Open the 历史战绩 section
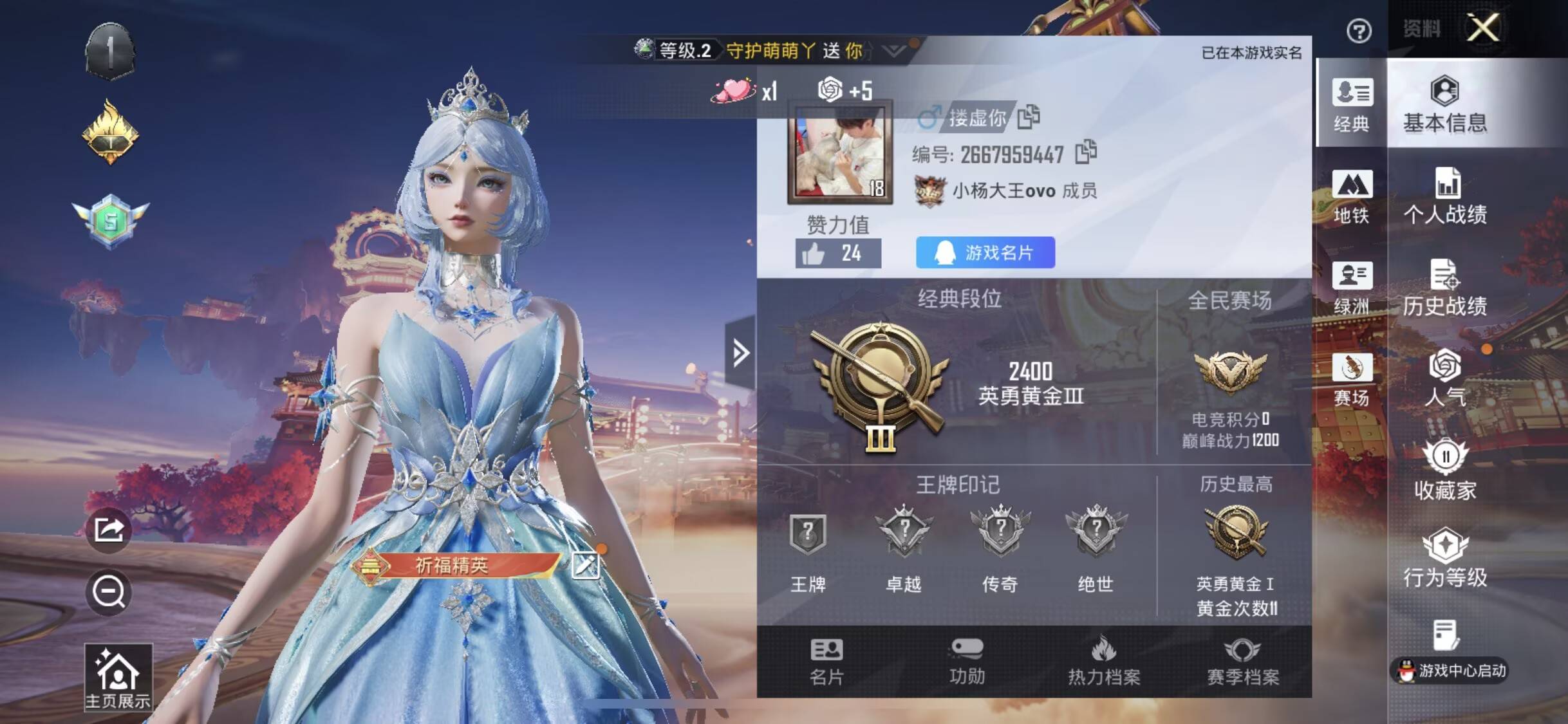 coord(1445,288)
